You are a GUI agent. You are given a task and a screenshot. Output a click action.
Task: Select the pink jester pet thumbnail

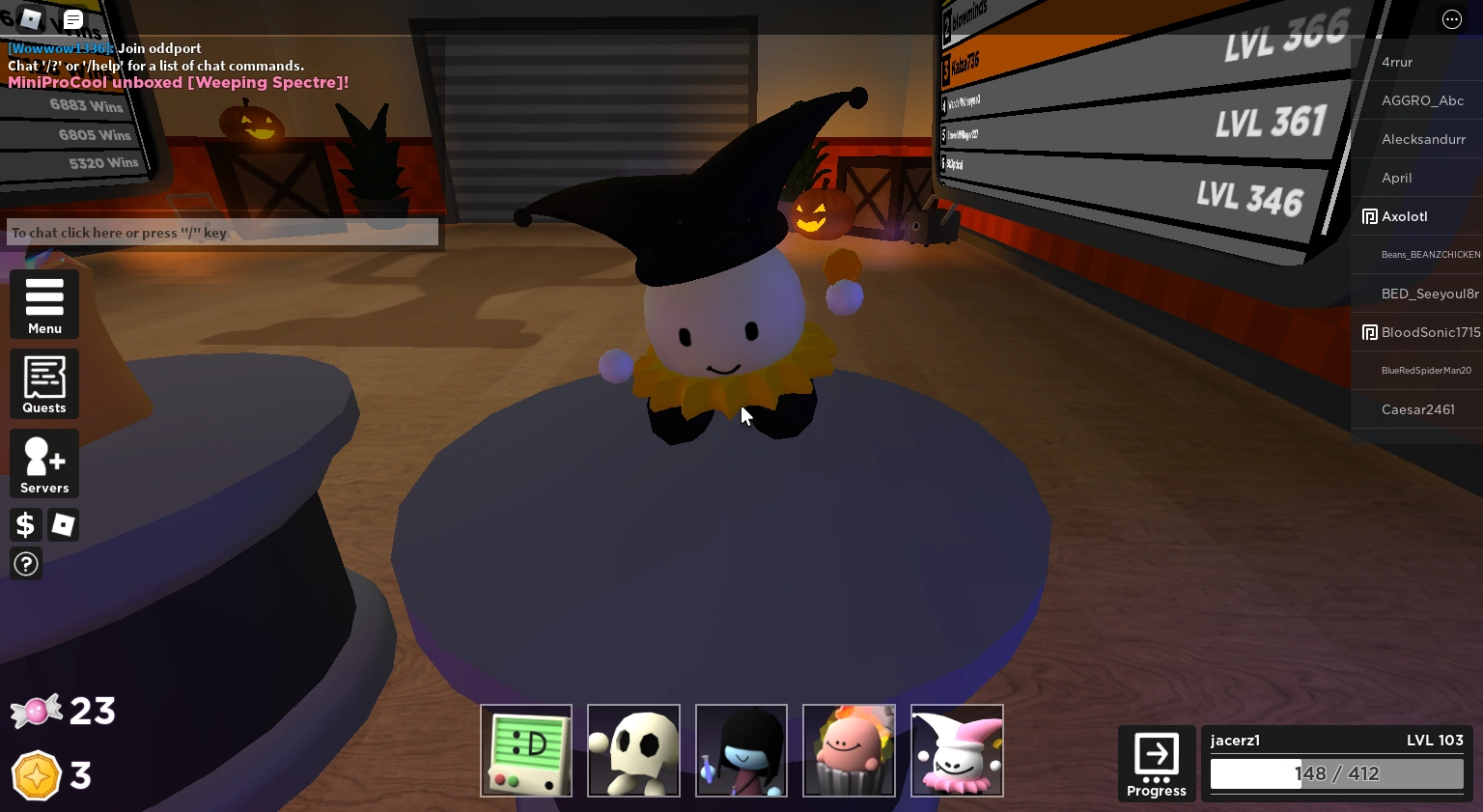957,750
